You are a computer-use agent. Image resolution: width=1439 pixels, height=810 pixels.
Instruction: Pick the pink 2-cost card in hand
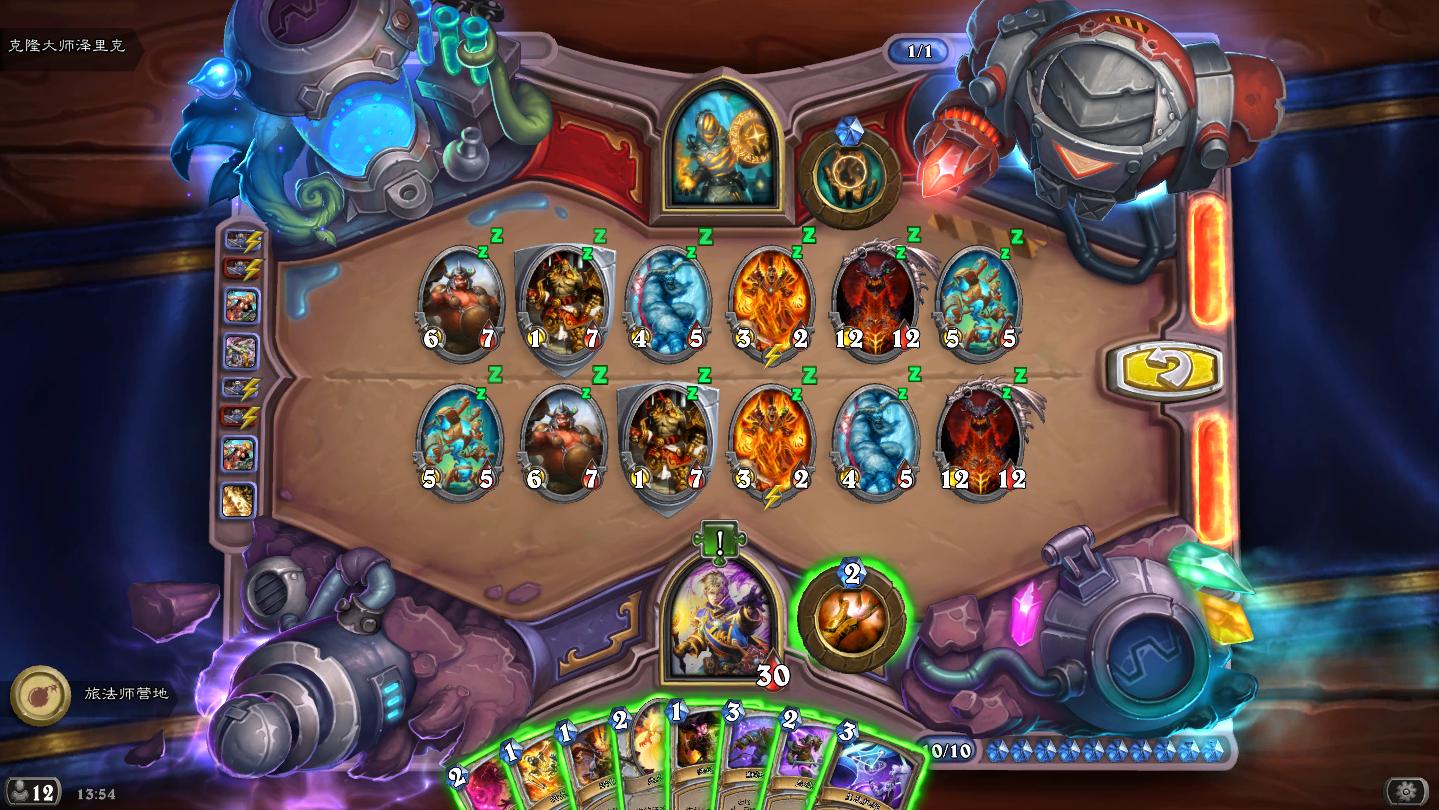pyautogui.click(x=477, y=787)
